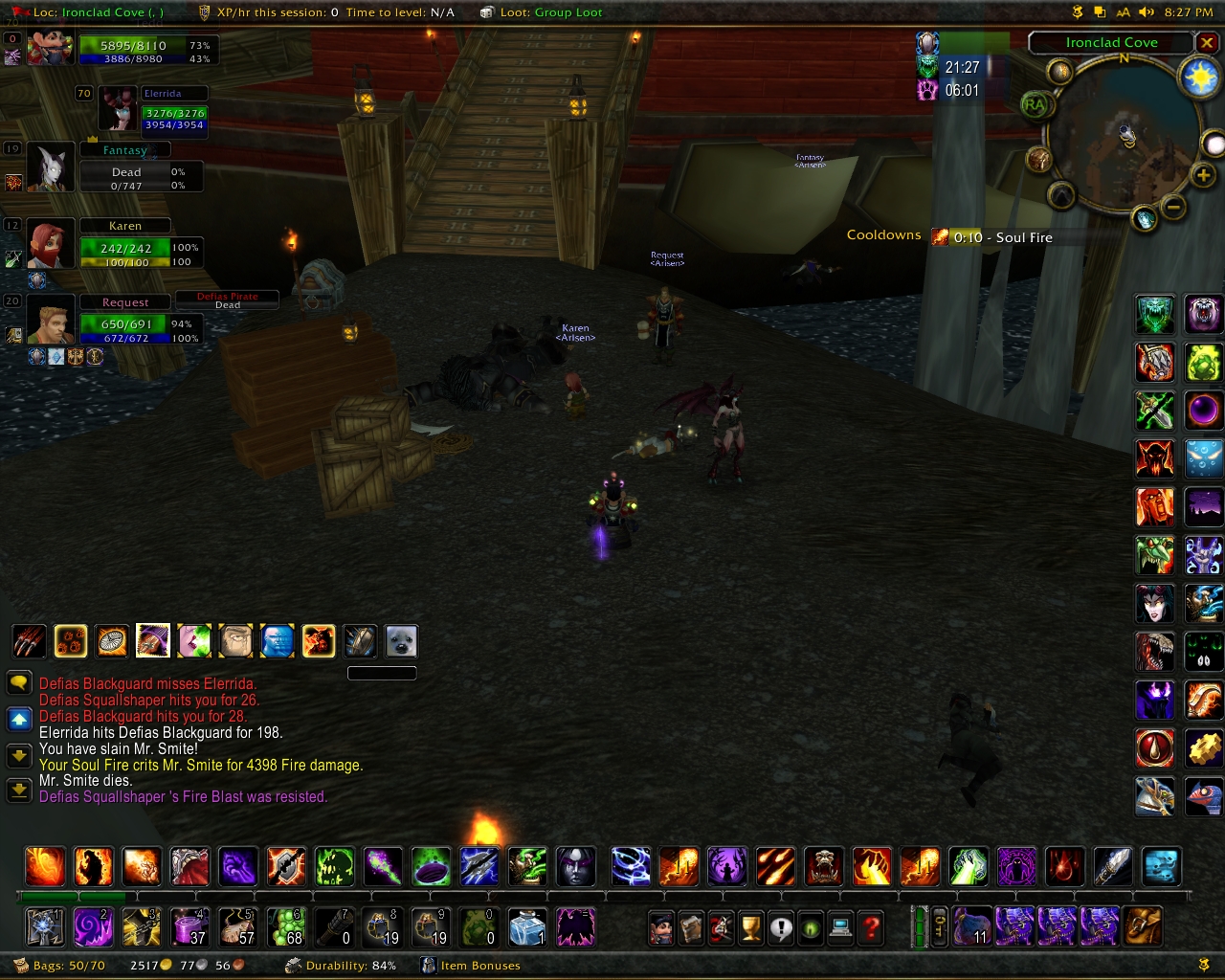Viewport: 1225px width, 980px height.
Task: Click the red question mark help button
Action: [x=871, y=927]
